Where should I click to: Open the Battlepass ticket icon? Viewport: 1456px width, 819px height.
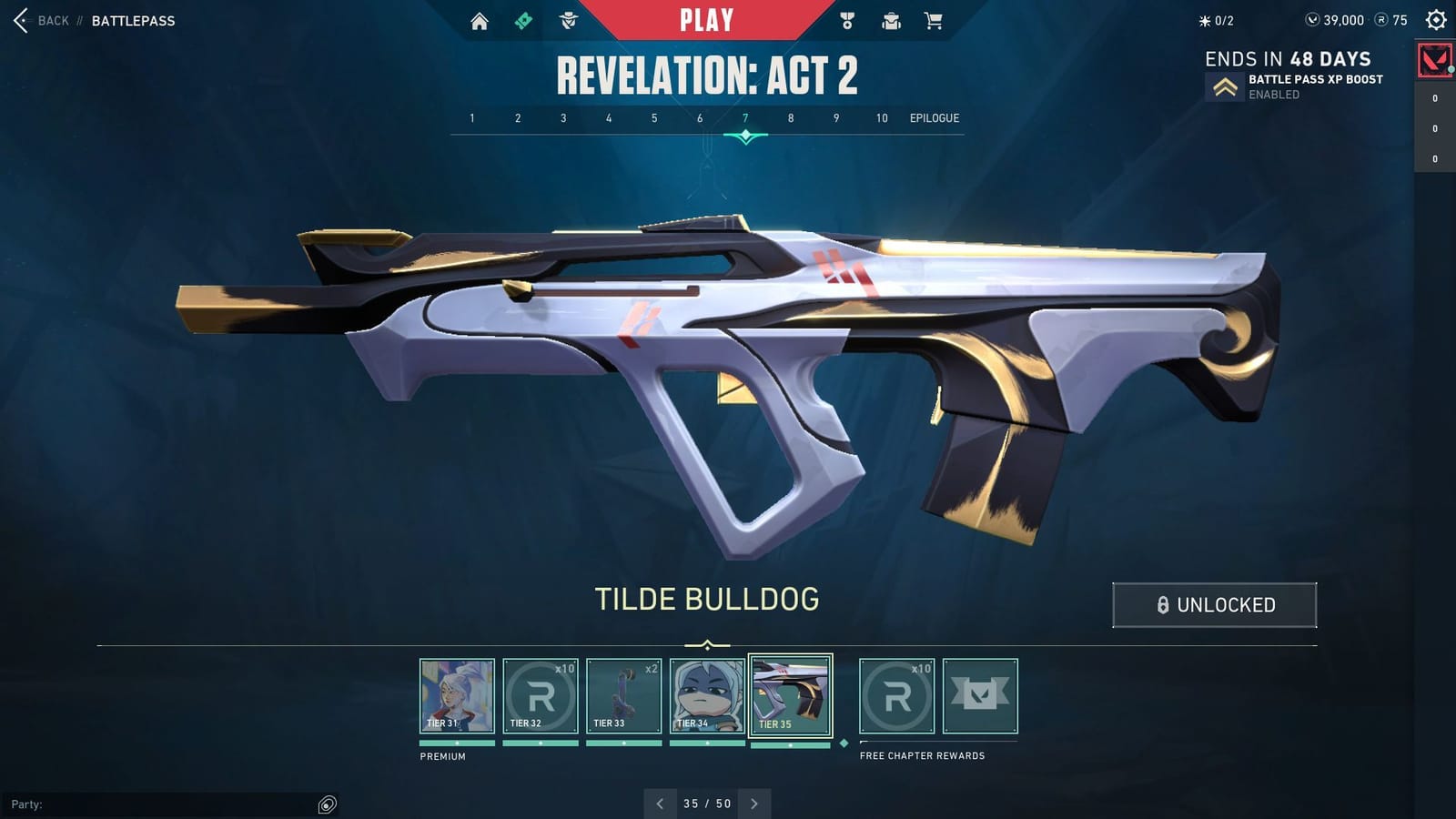[x=523, y=20]
